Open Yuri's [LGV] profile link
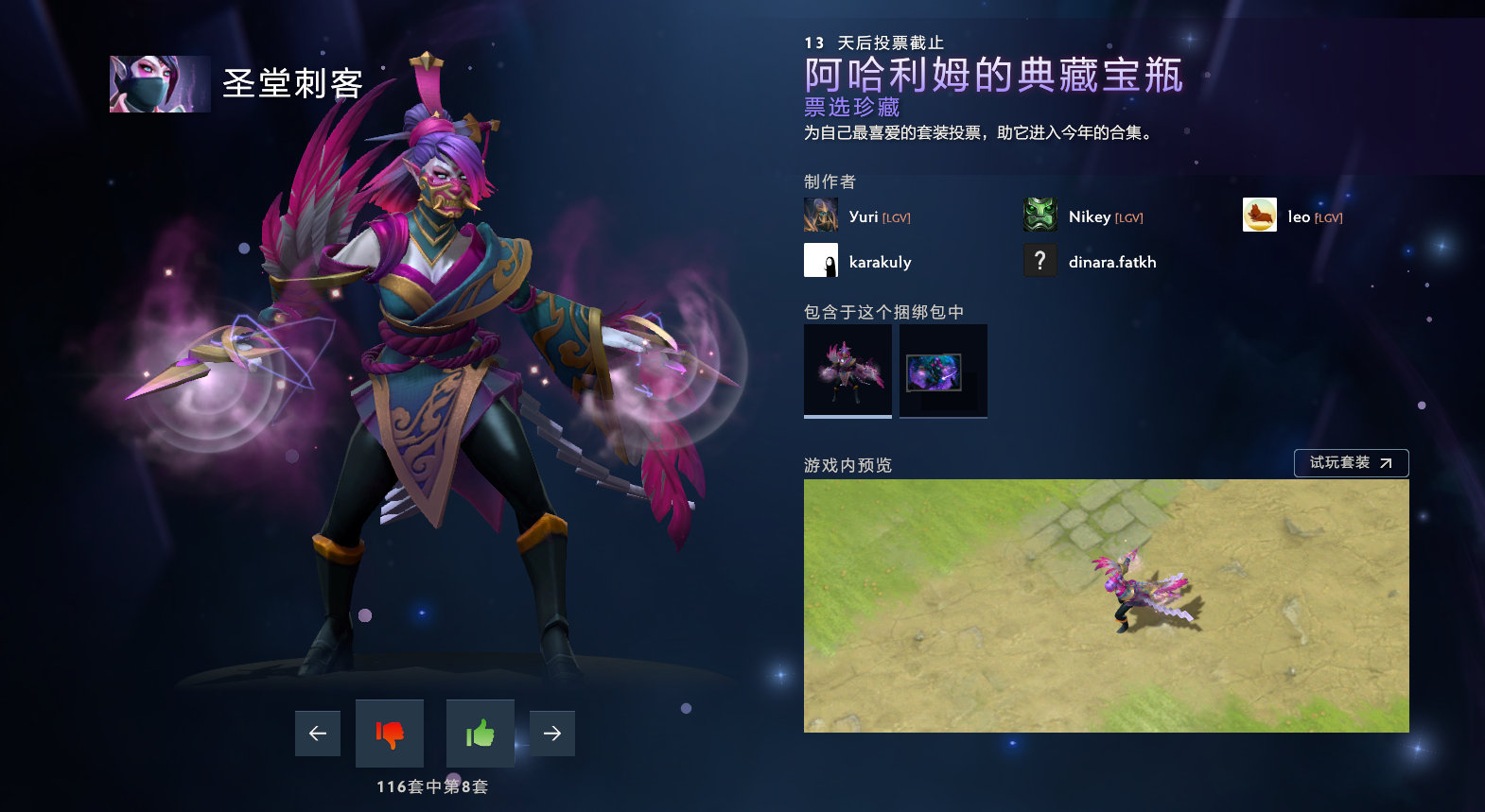The image size is (1485, 812). tap(897, 216)
